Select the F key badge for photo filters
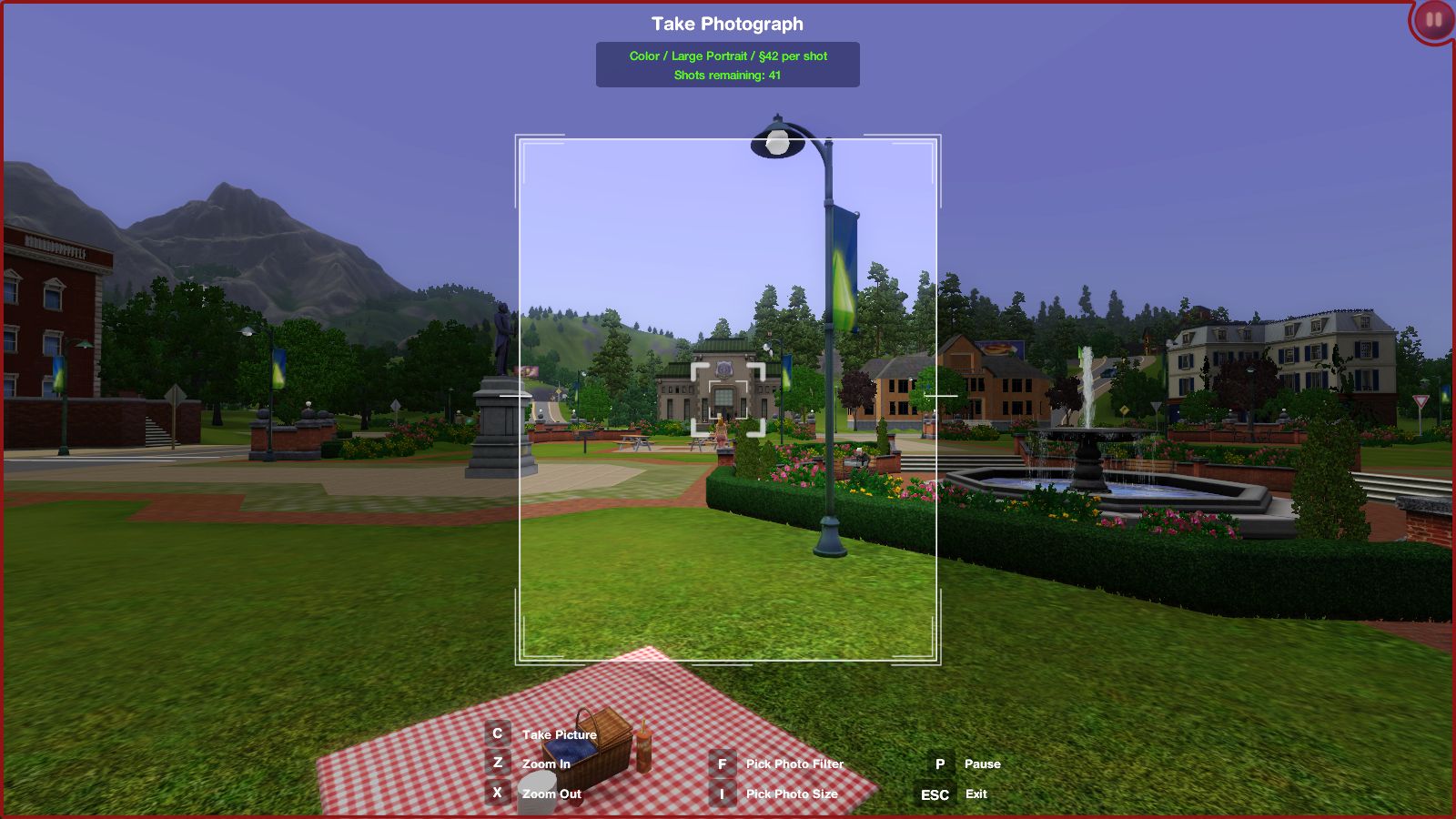 click(x=723, y=764)
